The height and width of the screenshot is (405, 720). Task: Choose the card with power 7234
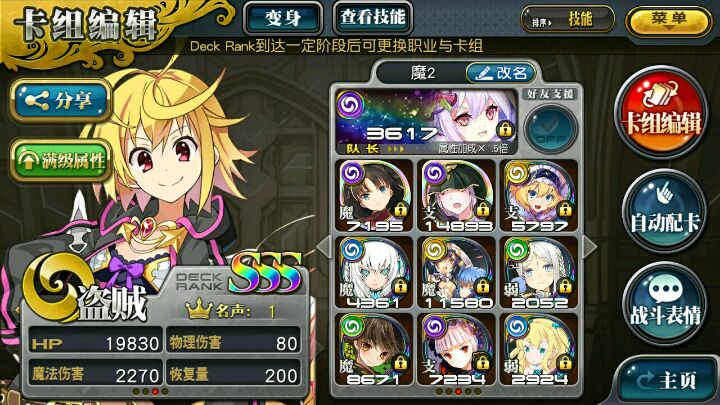click(x=453, y=346)
